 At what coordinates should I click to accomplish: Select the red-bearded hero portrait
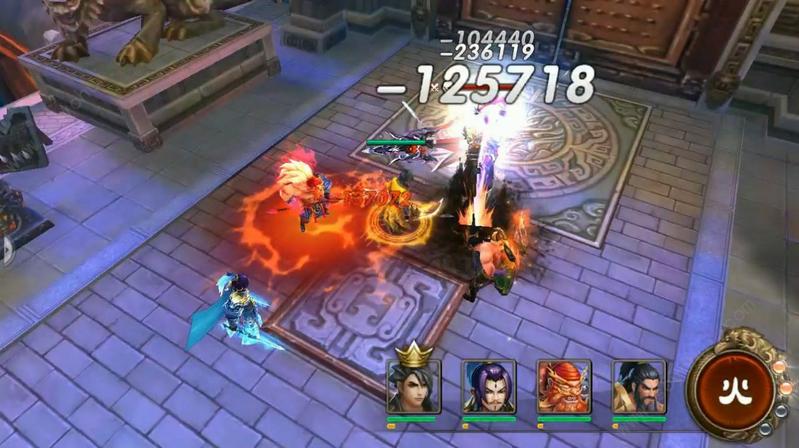[563, 387]
